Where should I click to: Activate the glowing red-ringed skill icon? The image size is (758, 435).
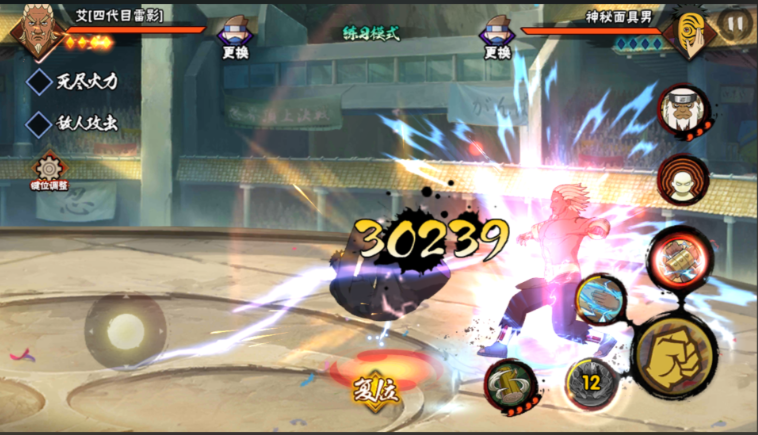[678, 256]
